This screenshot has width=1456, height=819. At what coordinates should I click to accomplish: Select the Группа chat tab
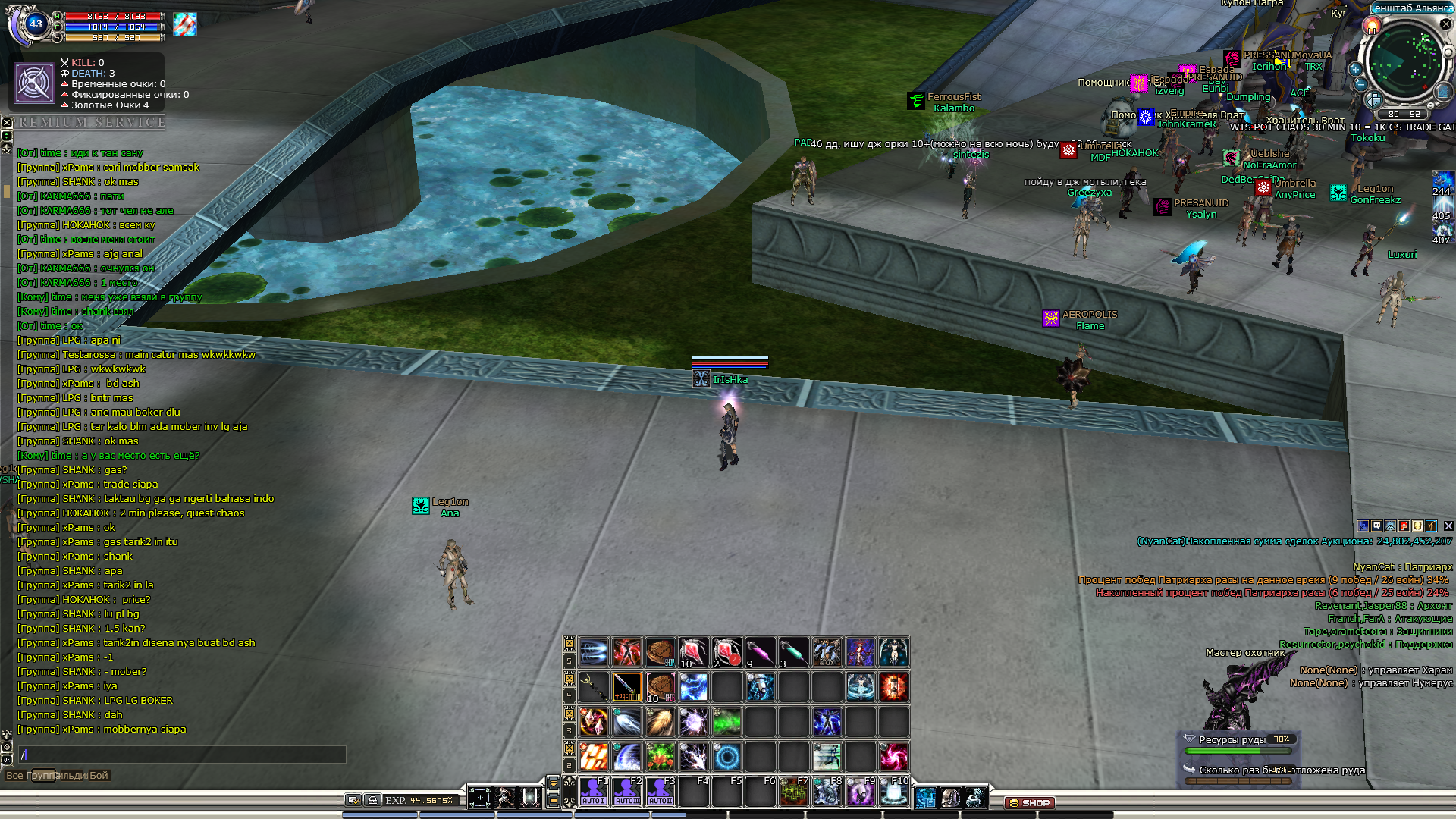pyautogui.click(x=43, y=775)
